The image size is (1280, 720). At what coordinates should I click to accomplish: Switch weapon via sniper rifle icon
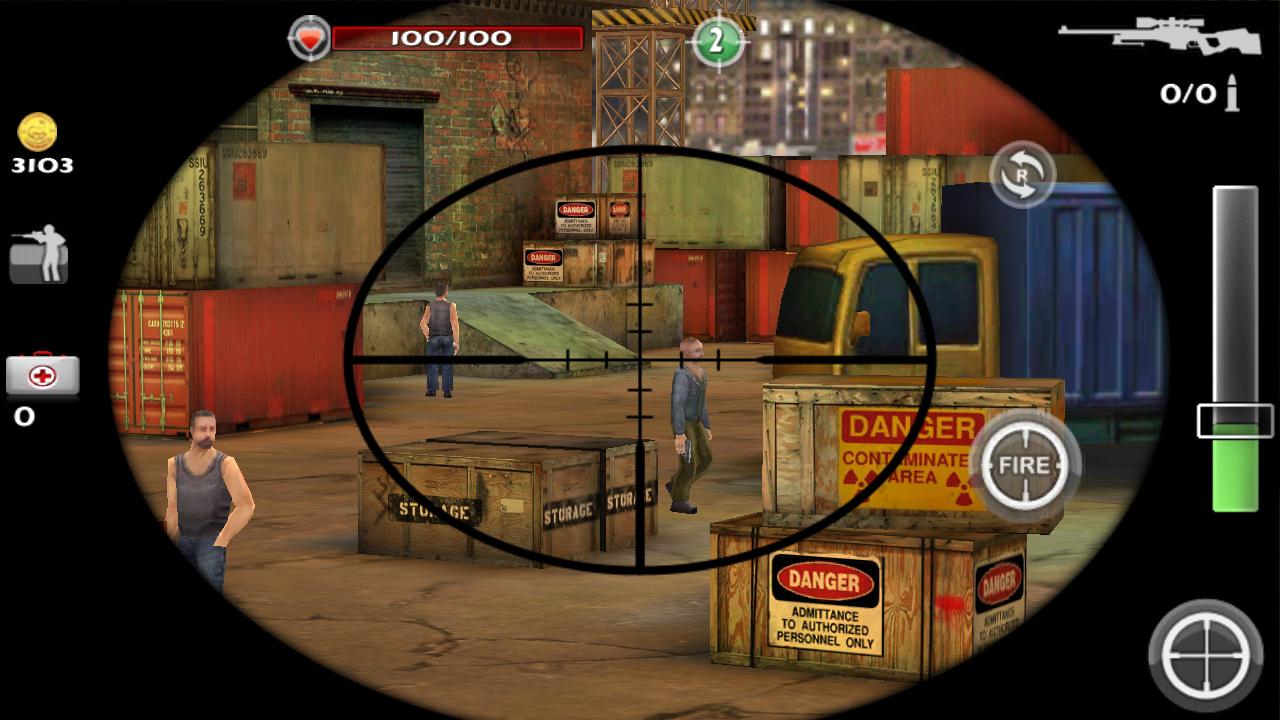1159,36
